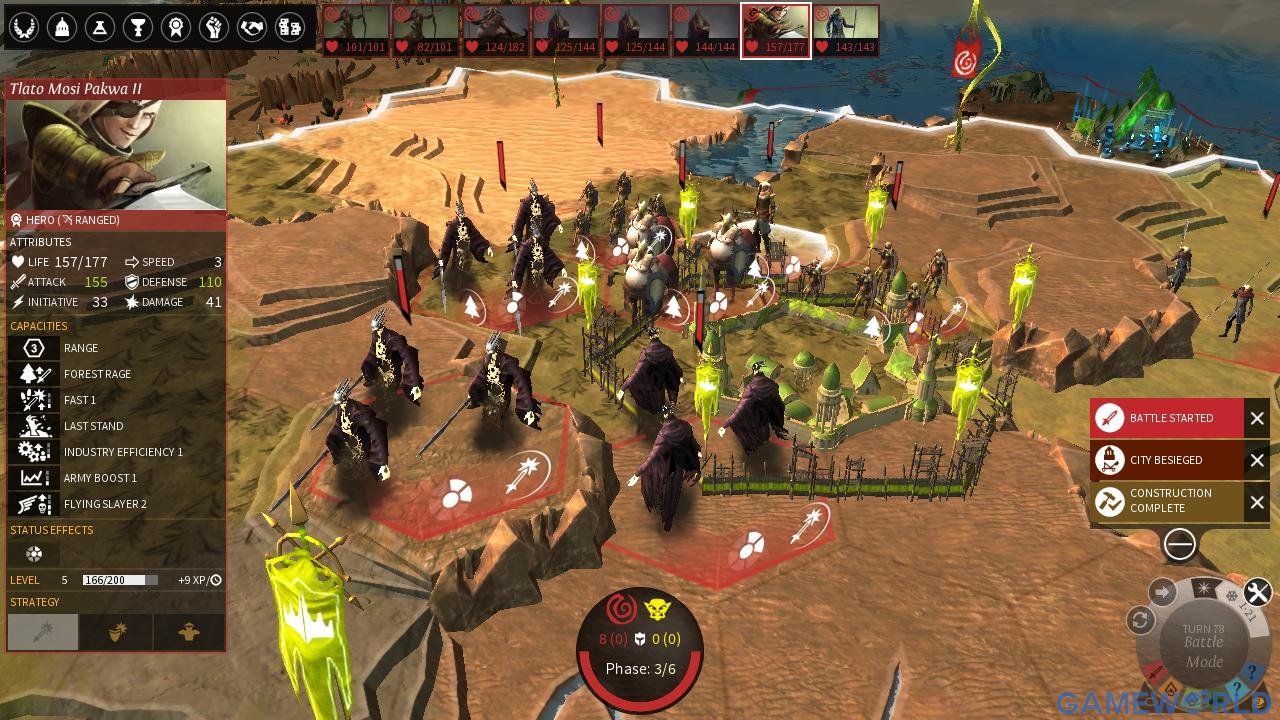Choose the hold position strategy
Screen dimensions: 1280x720
189,632
